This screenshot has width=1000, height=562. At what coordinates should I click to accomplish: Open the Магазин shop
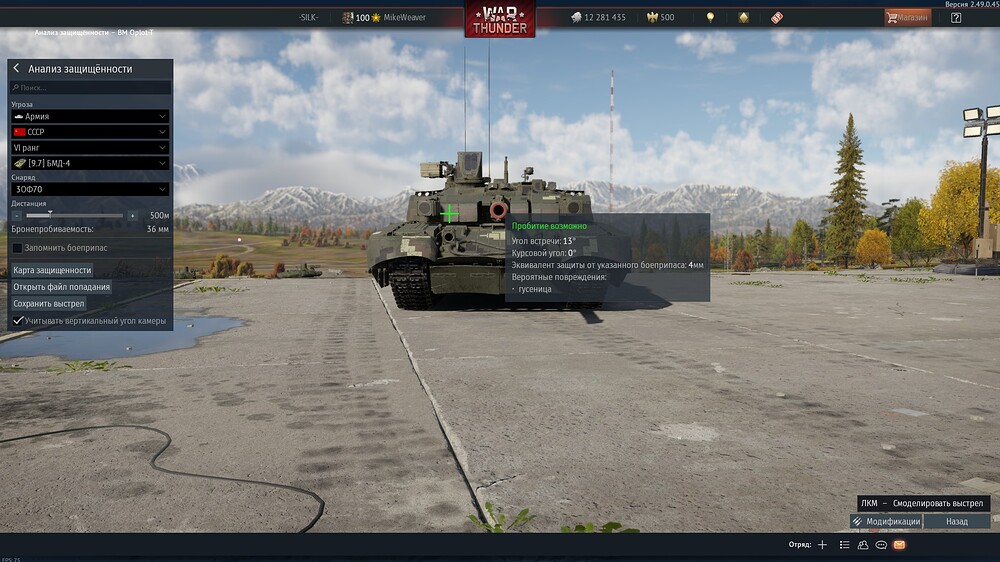click(x=907, y=17)
